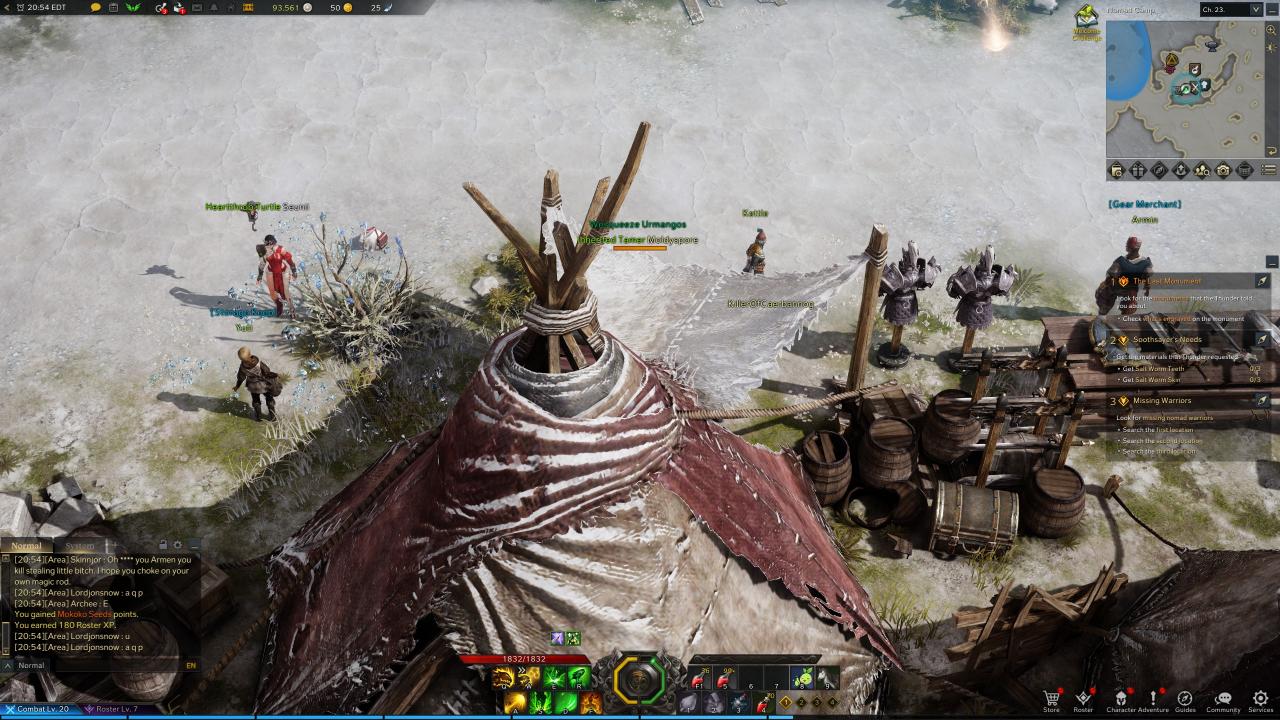Click the camera screenshot icon below minimap
Image resolution: width=1280 pixels, height=720 pixels.
pyautogui.click(x=1223, y=171)
